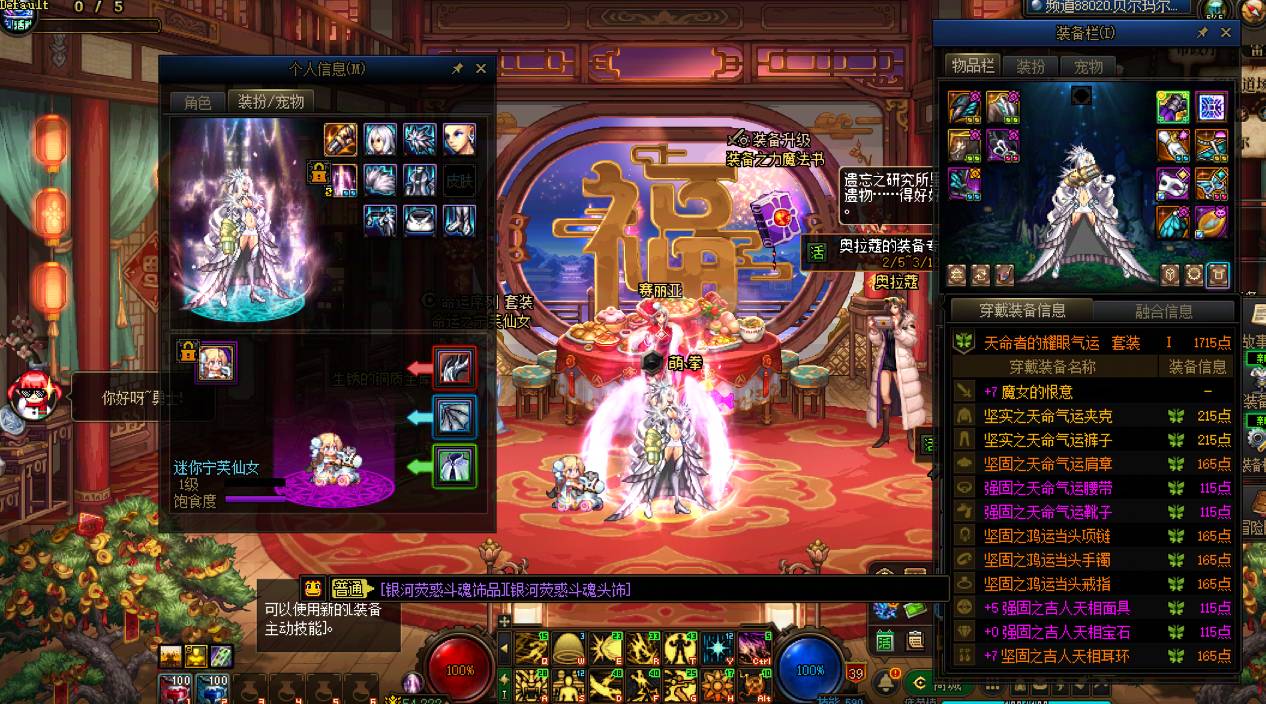Close the 个人信息 personal info window
The image size is (1266, 704).
pyautogui.click(x=481, y=69)
